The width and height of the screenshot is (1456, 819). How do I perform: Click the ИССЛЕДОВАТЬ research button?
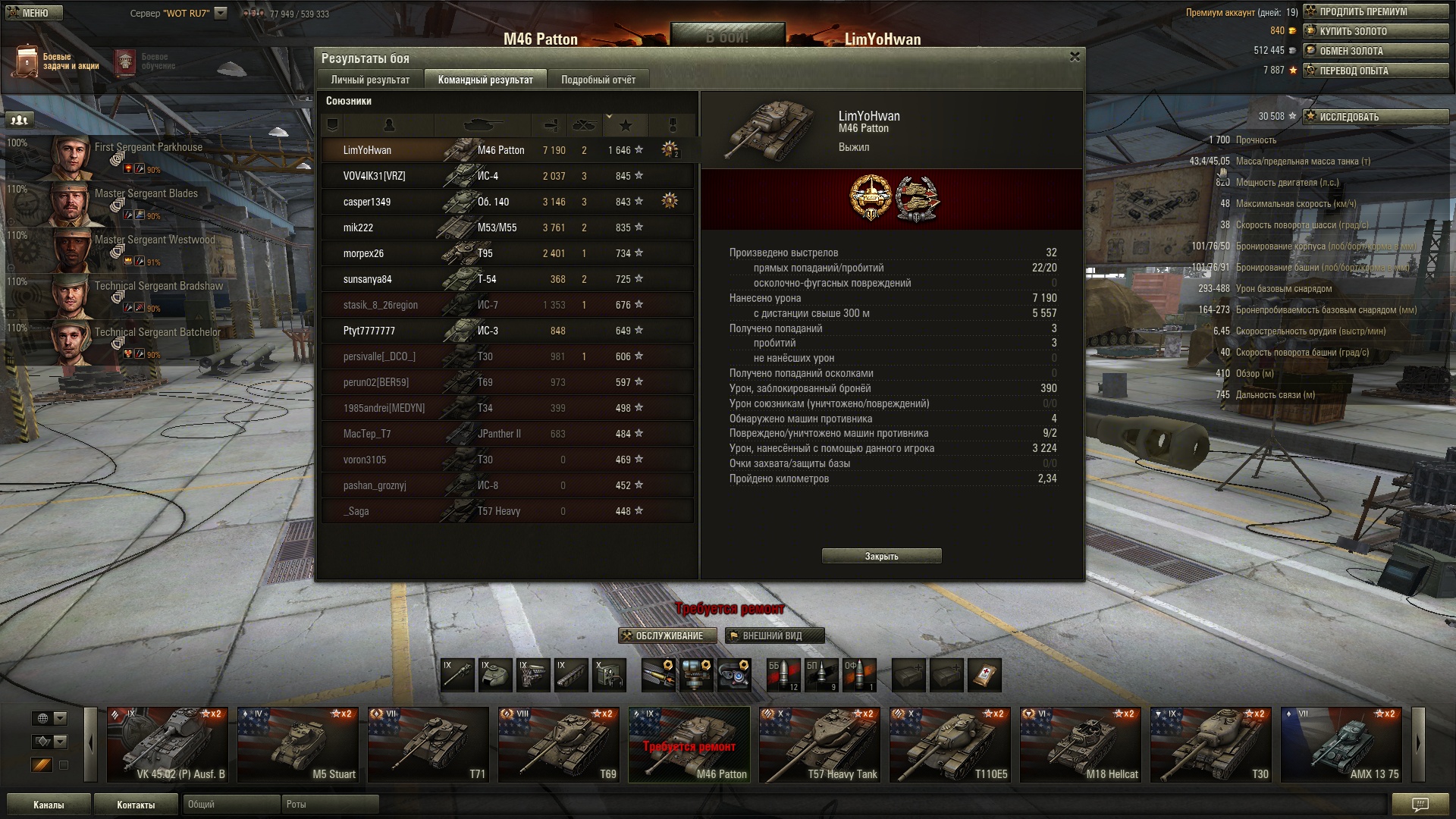1375,117
